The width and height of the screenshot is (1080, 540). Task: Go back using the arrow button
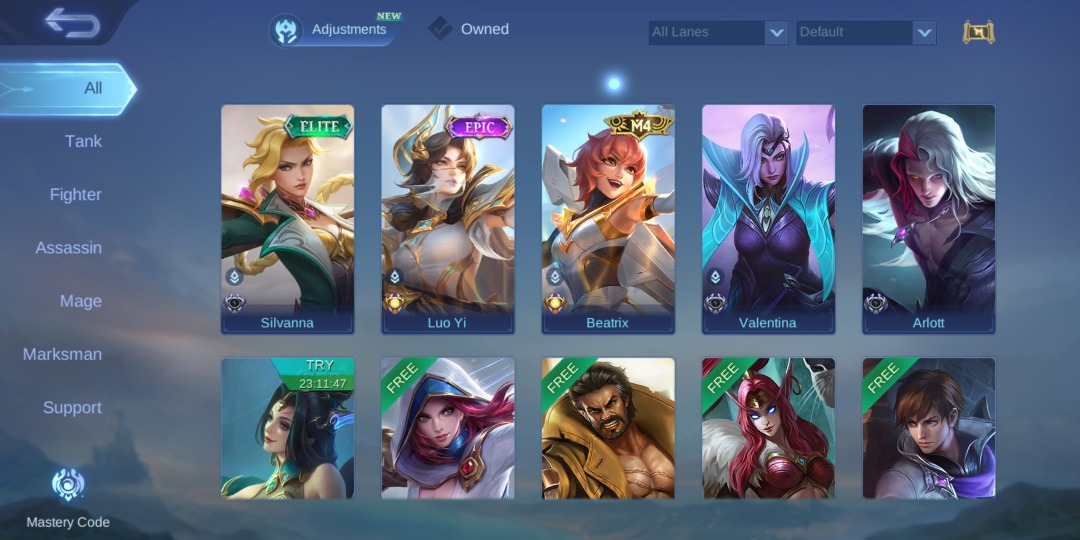point(72,23)
